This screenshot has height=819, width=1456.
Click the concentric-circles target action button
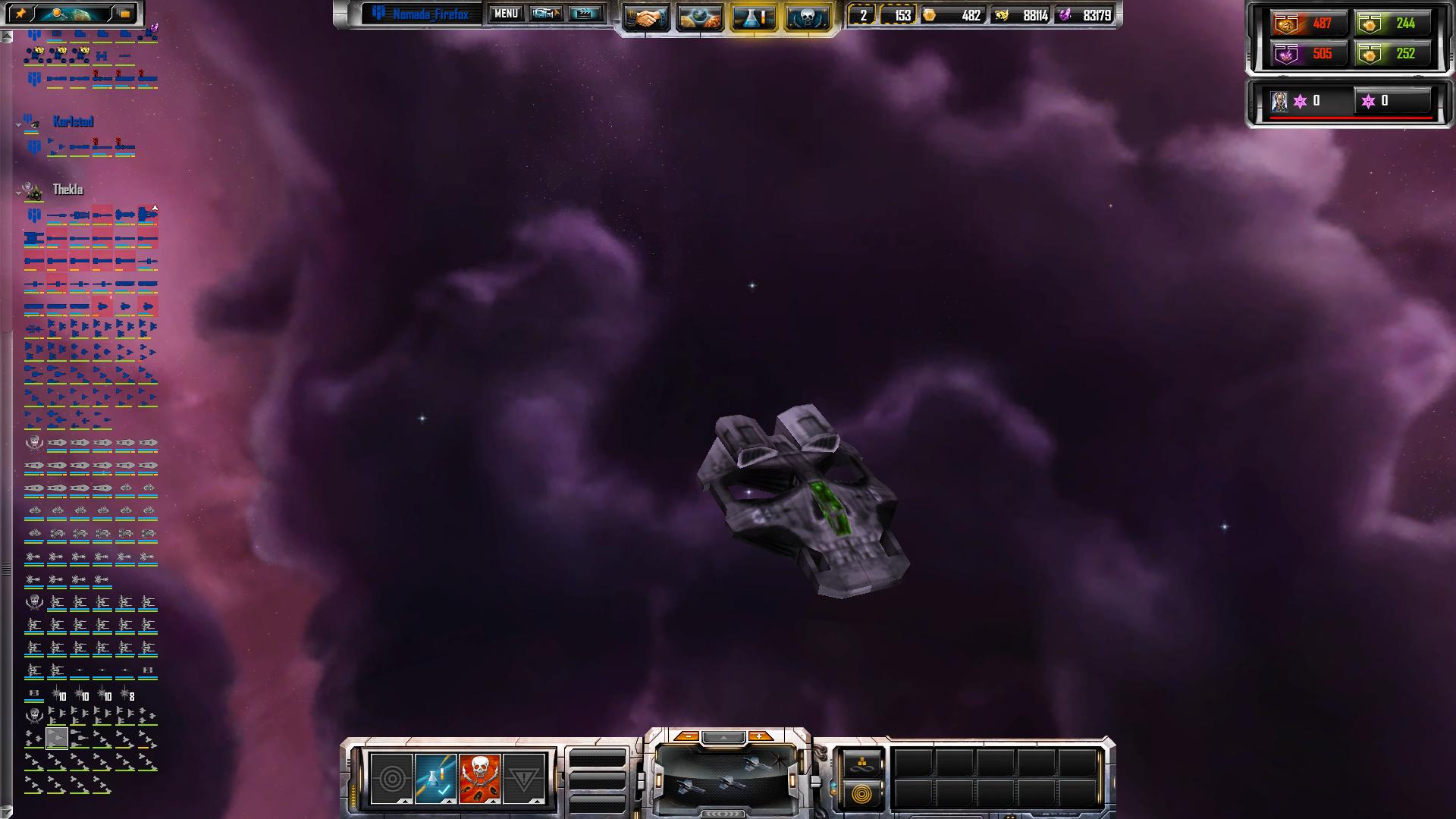tap(392, 778)
